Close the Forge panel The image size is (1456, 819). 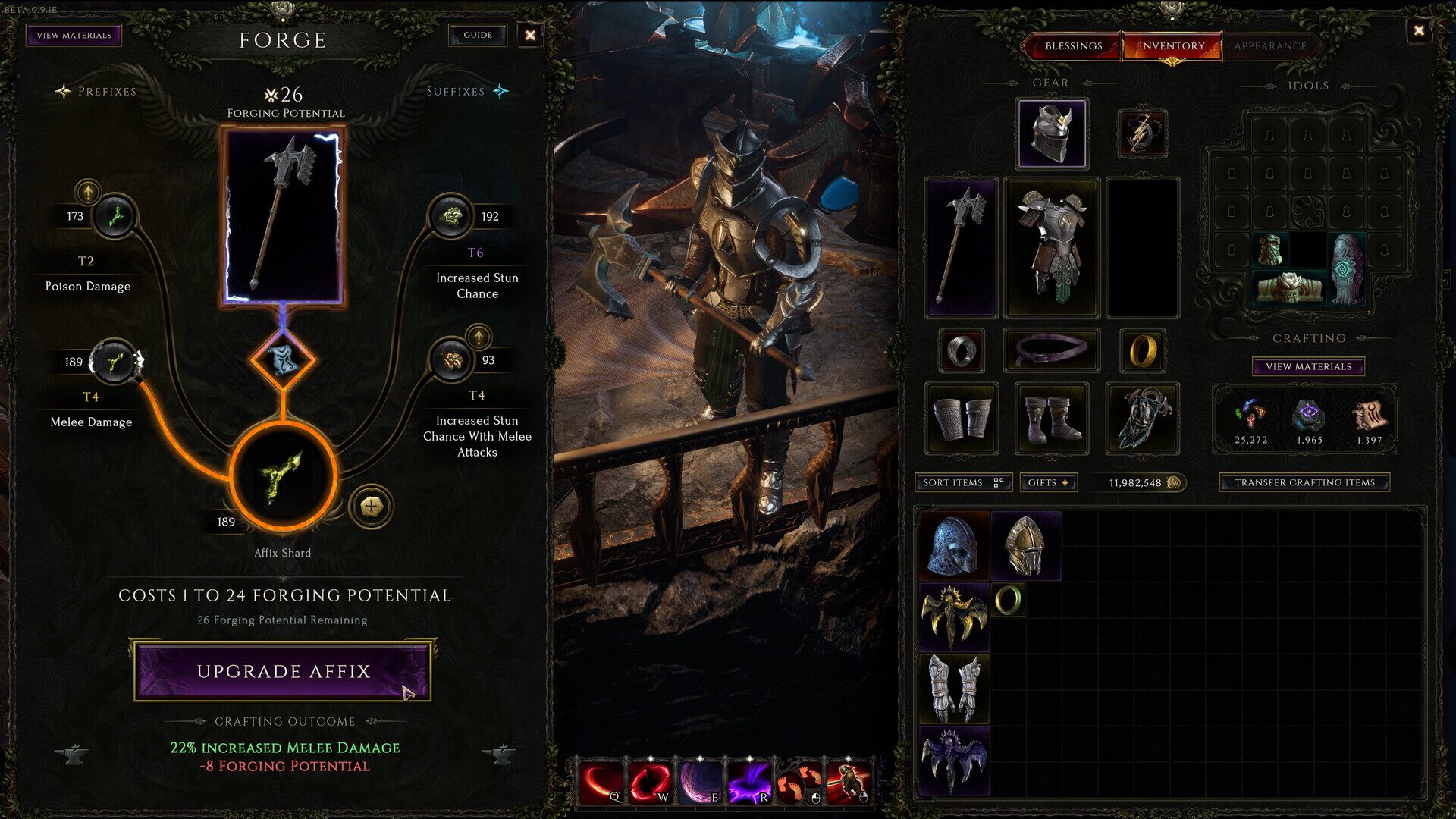coord(530,35)
